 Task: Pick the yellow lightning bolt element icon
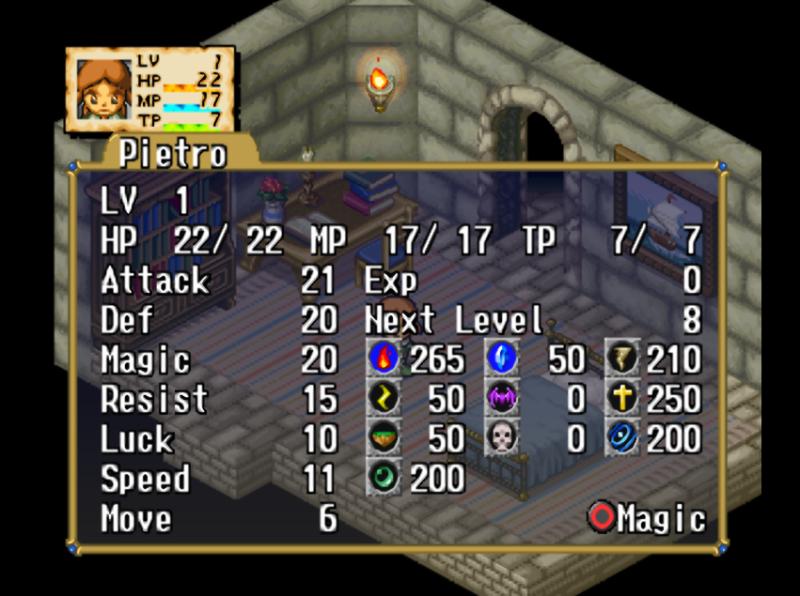pos(384,398)
